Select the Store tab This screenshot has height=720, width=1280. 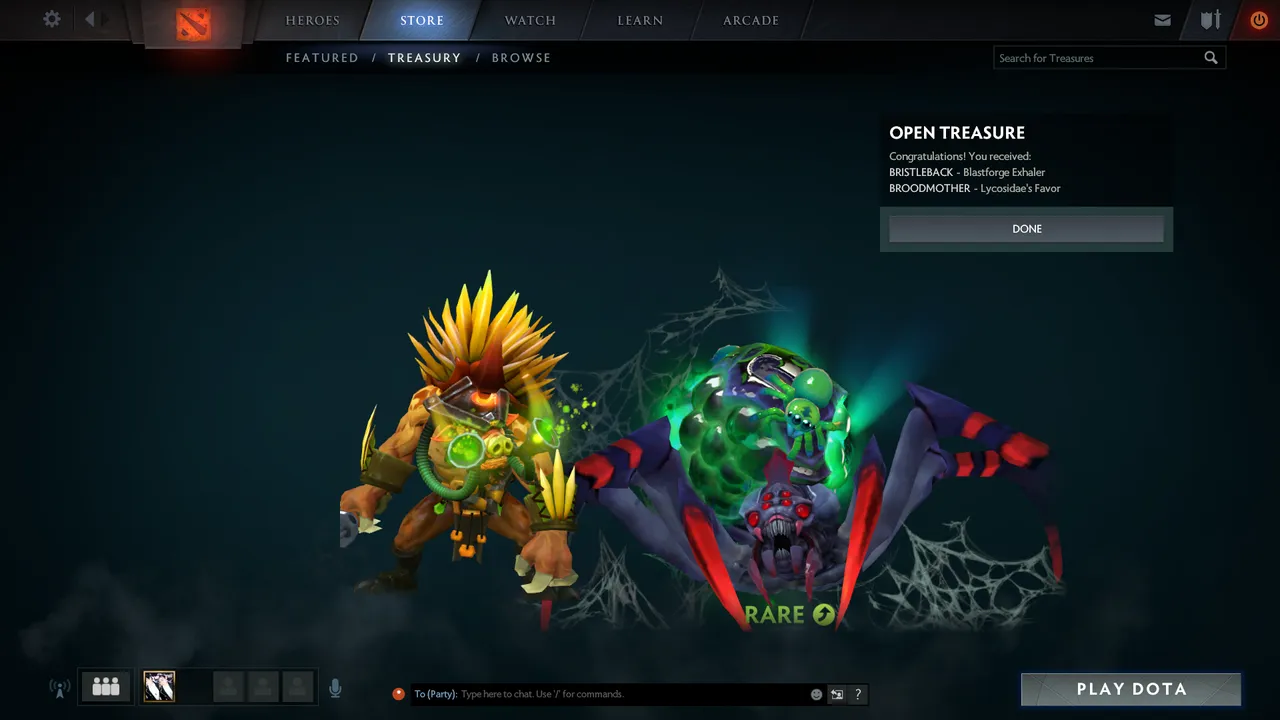point(422,20)
